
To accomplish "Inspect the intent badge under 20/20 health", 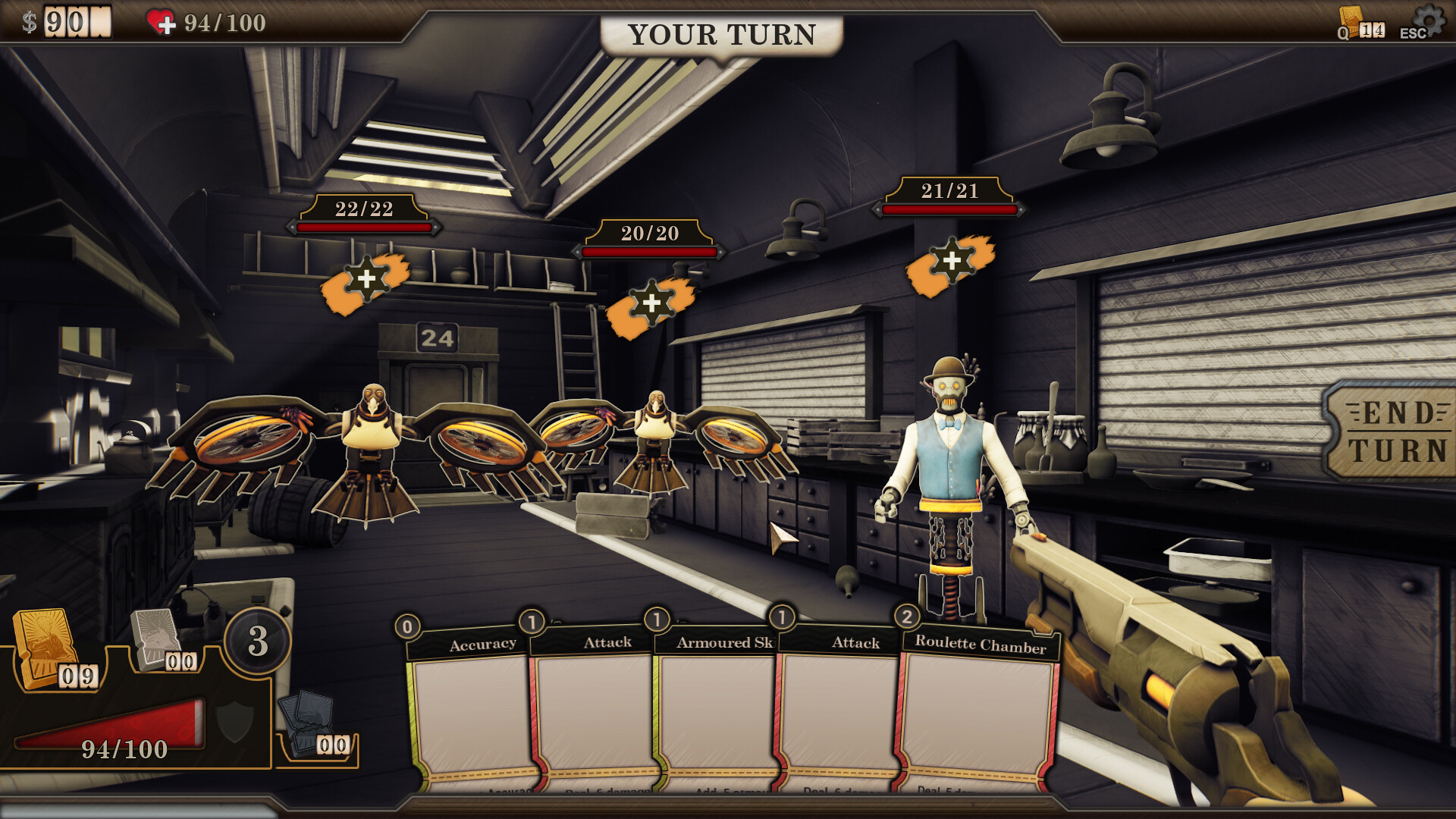I will click(x=651, y=305).
